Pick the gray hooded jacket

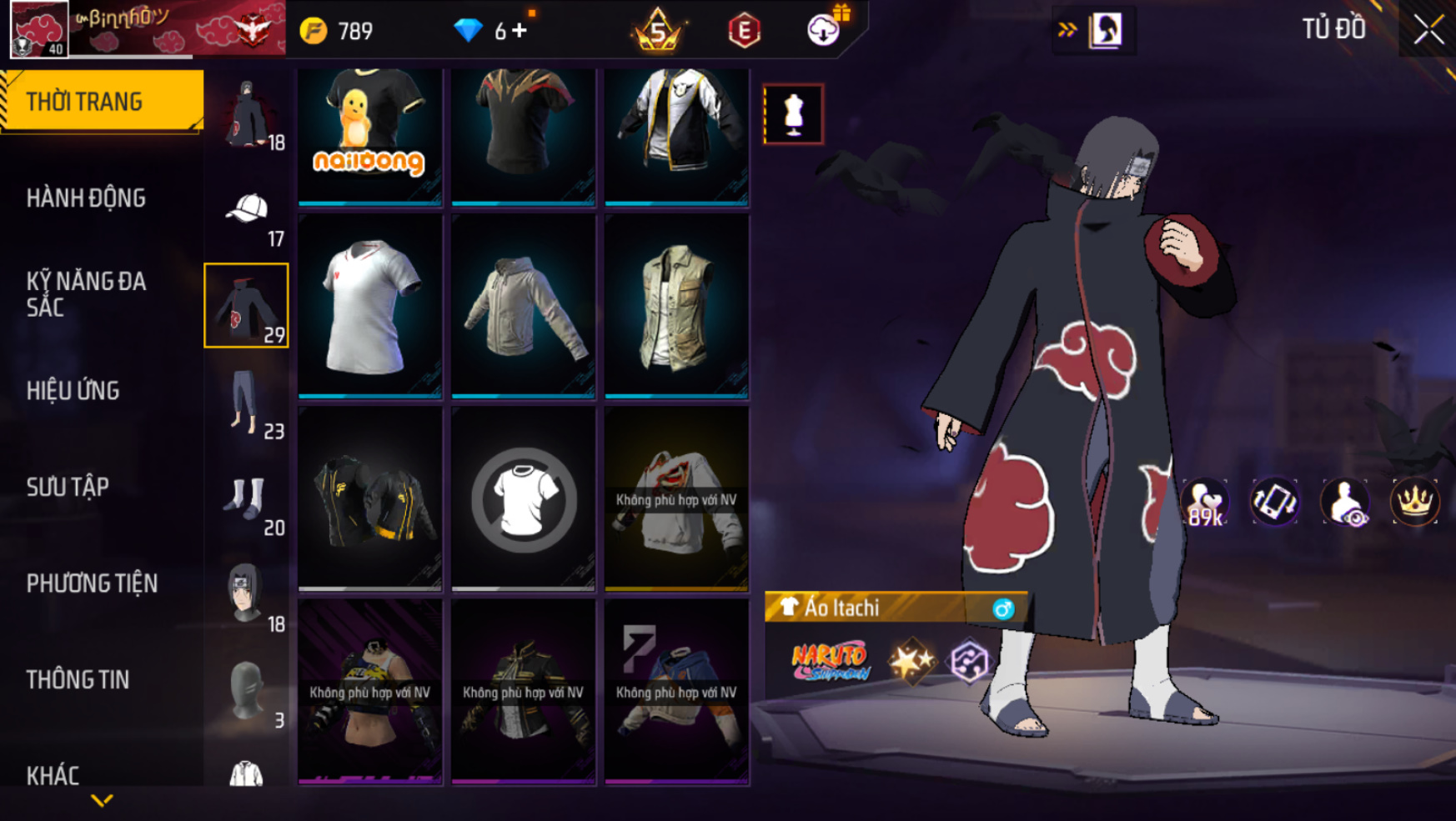click(523, 306)
